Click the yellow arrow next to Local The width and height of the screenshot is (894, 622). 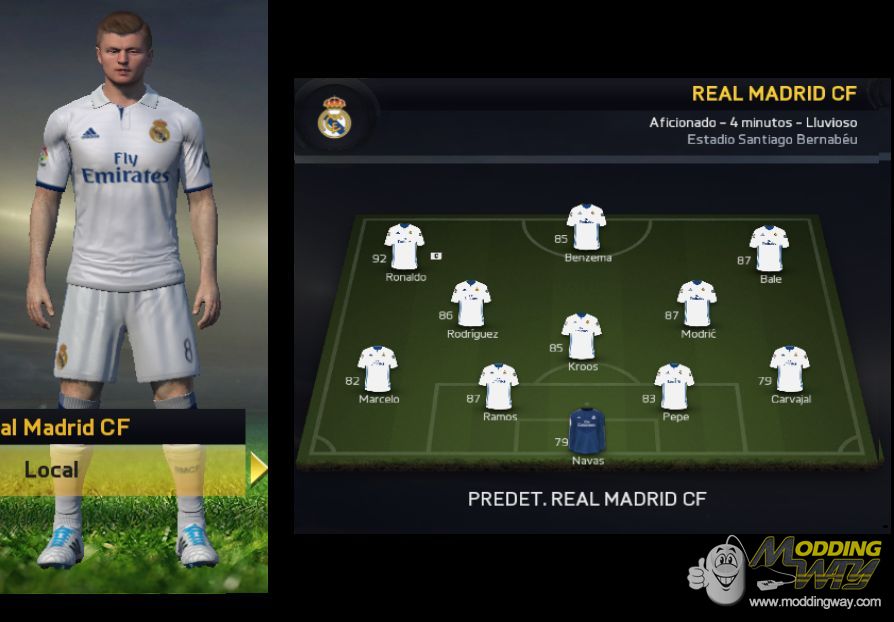click(x=258, y=468)
